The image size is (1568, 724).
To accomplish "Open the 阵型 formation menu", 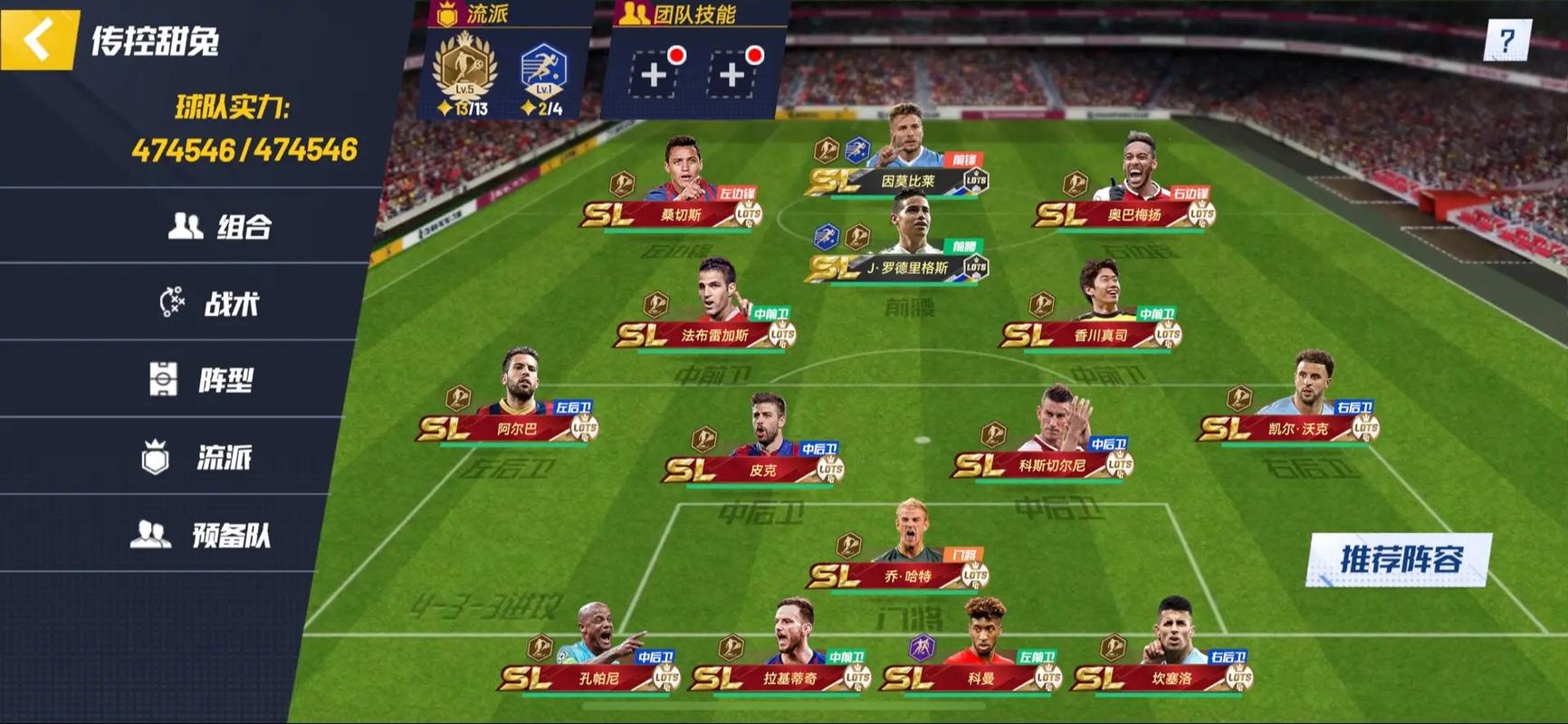I will coord(203,380).
